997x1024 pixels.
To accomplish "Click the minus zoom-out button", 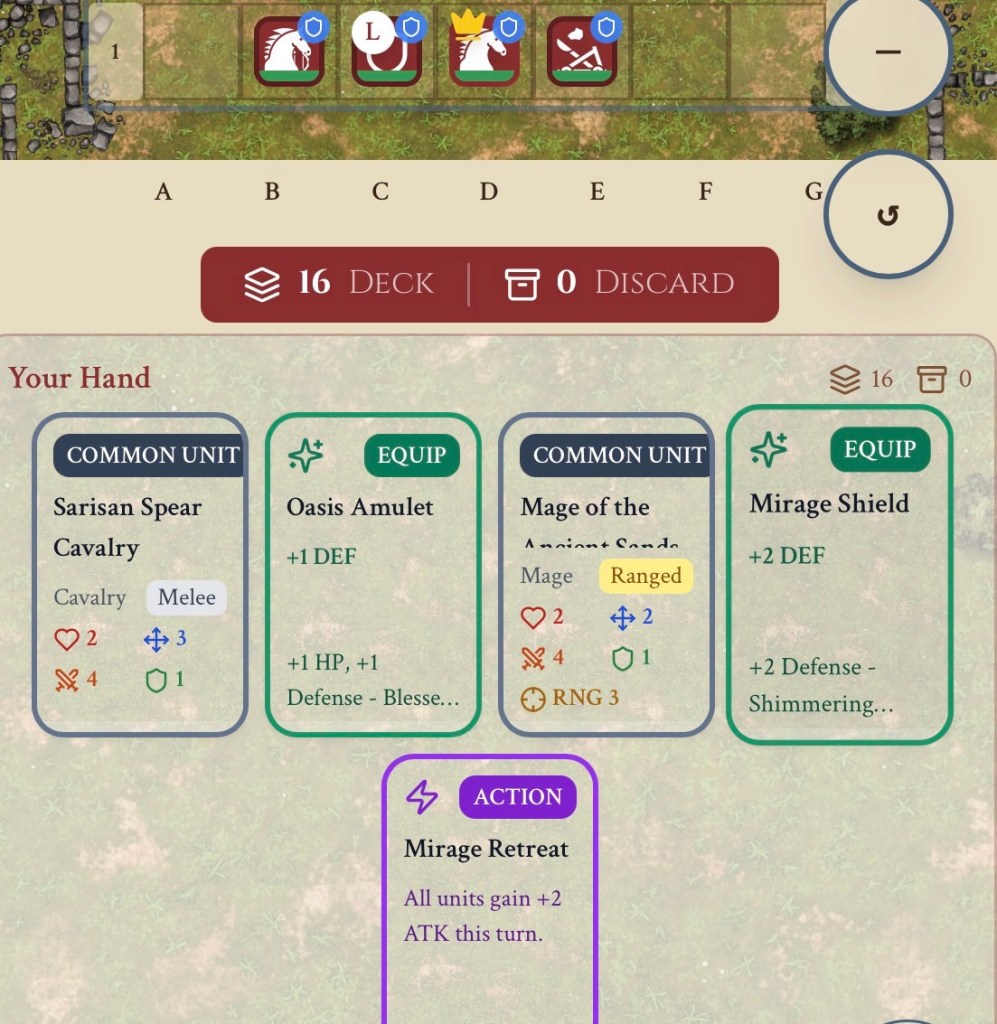I will coord(888,52).
